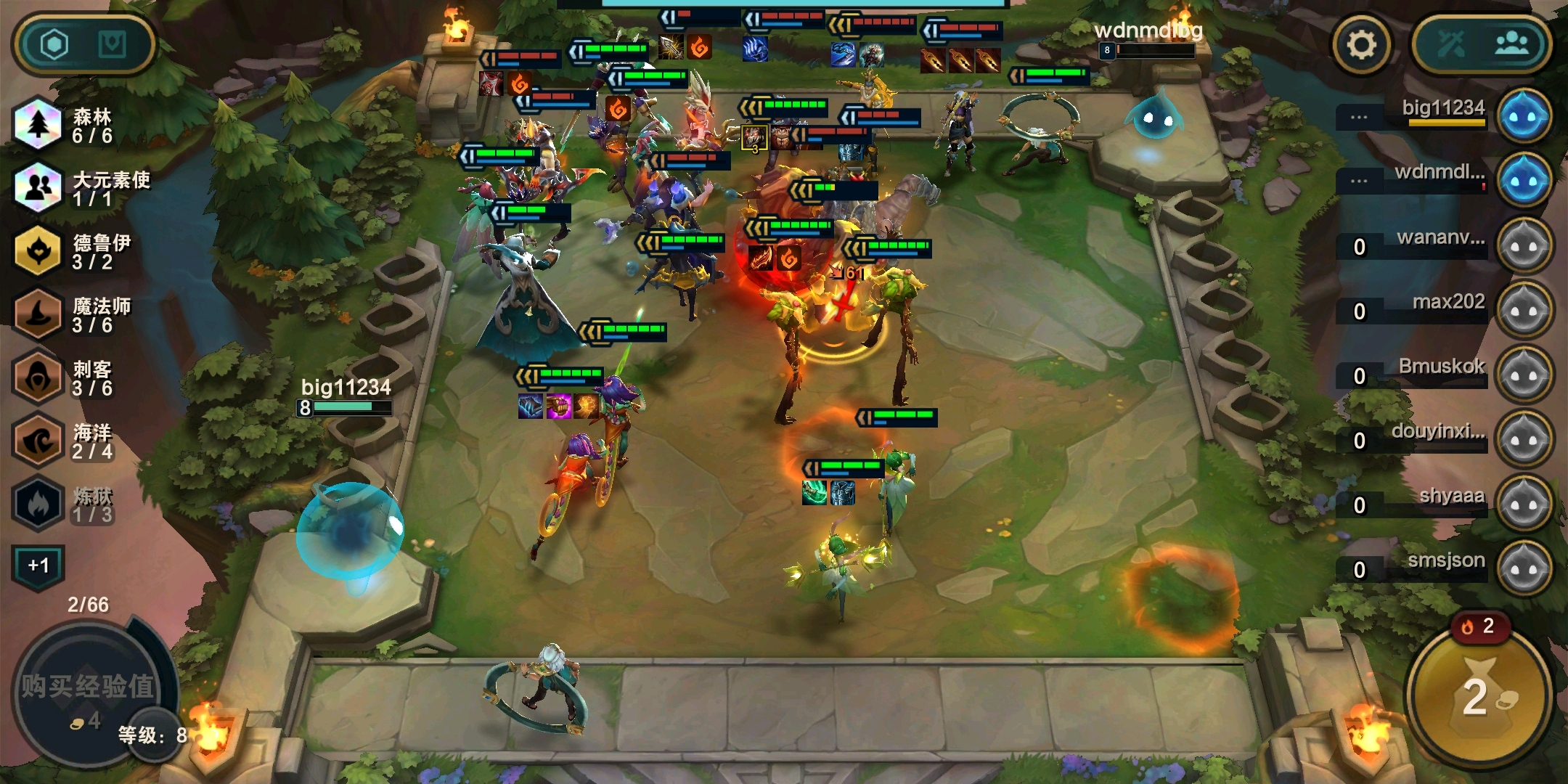Image resolution: width=1568 pixels, height=784 pixels.
Task: Expand the +1 hidden traits
Action: tap(38, 565)
